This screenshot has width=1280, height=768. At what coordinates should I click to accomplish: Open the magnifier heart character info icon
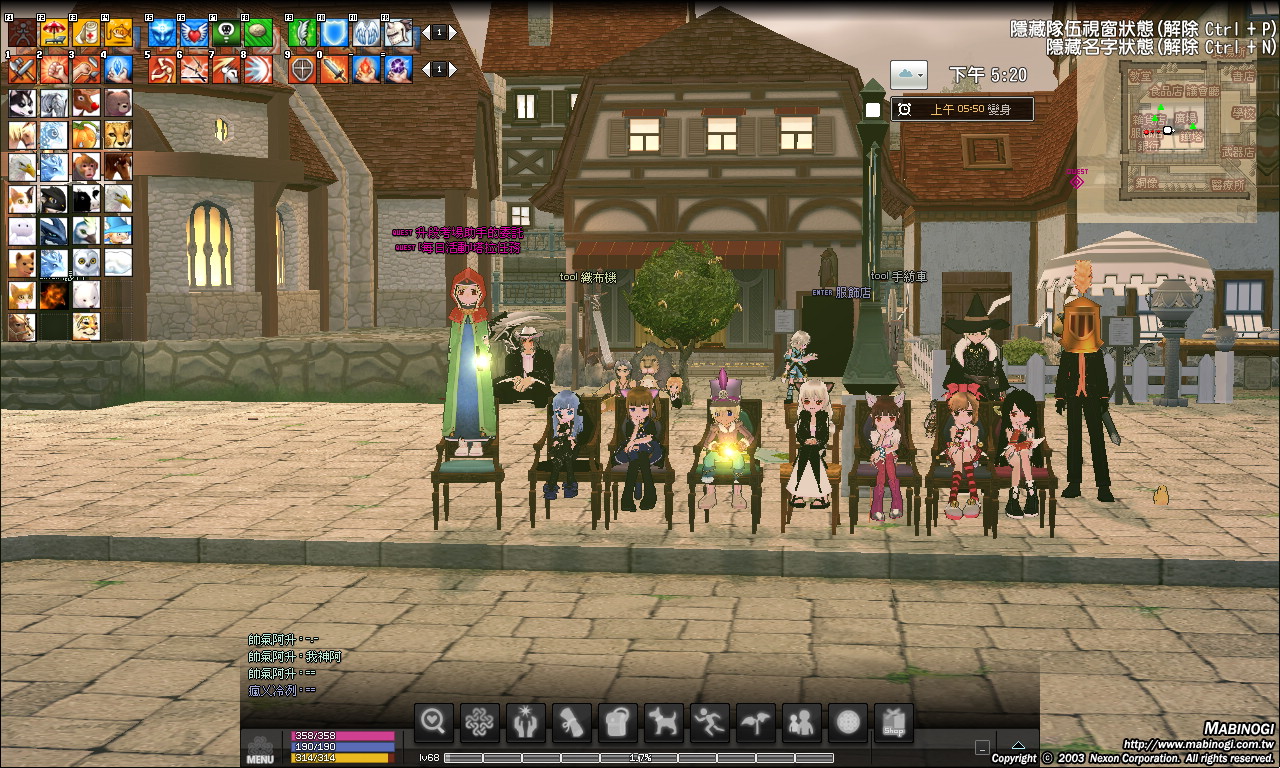[x=433, y=722]
